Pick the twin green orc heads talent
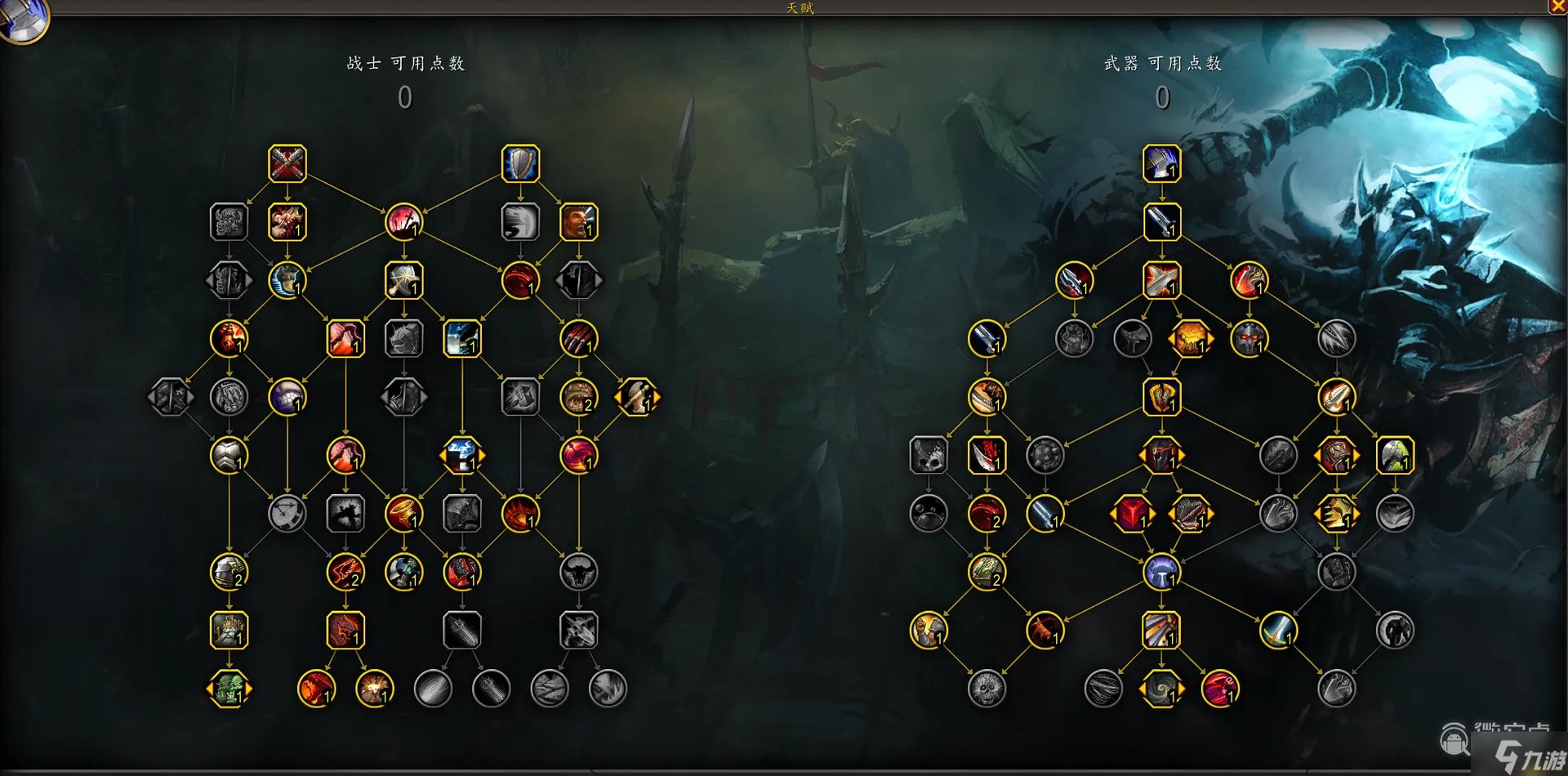This screenshot has height=776, width=1568. point(229,689)
